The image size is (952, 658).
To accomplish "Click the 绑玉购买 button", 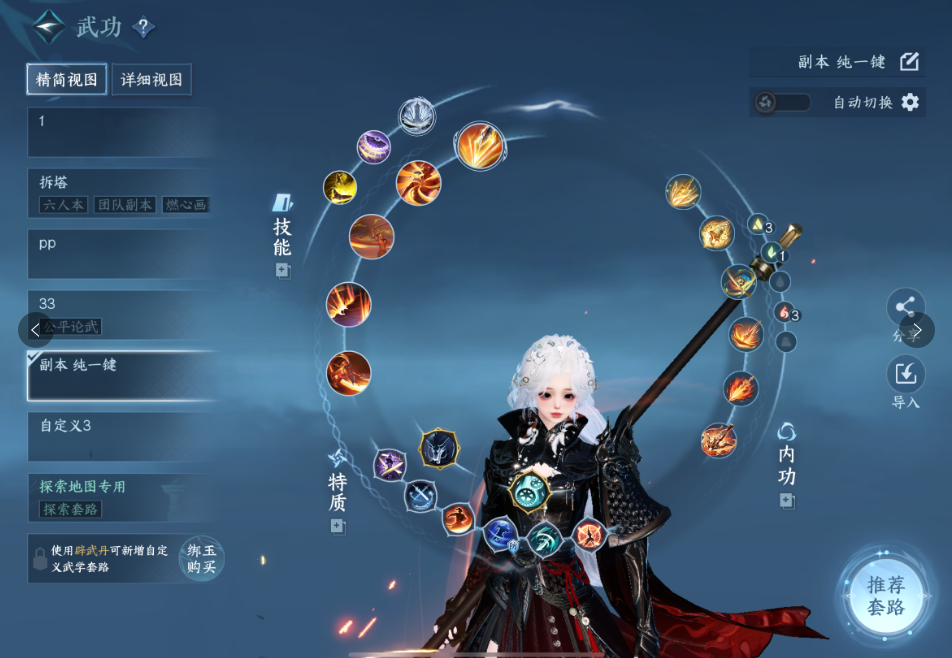I will pos(201,558).
